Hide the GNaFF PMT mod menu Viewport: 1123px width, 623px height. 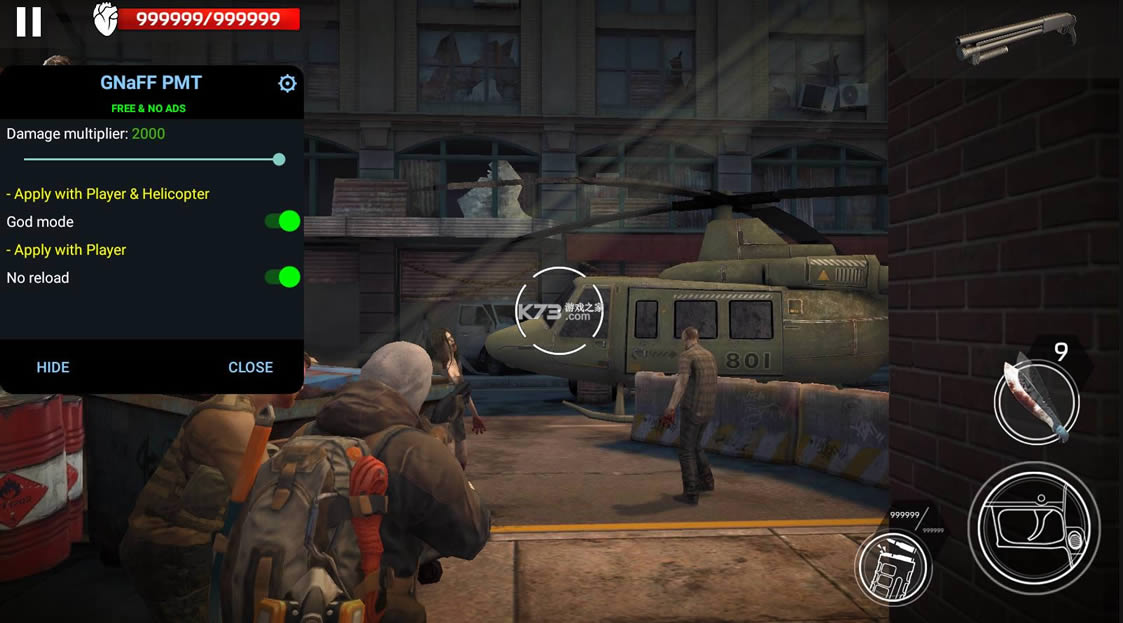[53, 367]
